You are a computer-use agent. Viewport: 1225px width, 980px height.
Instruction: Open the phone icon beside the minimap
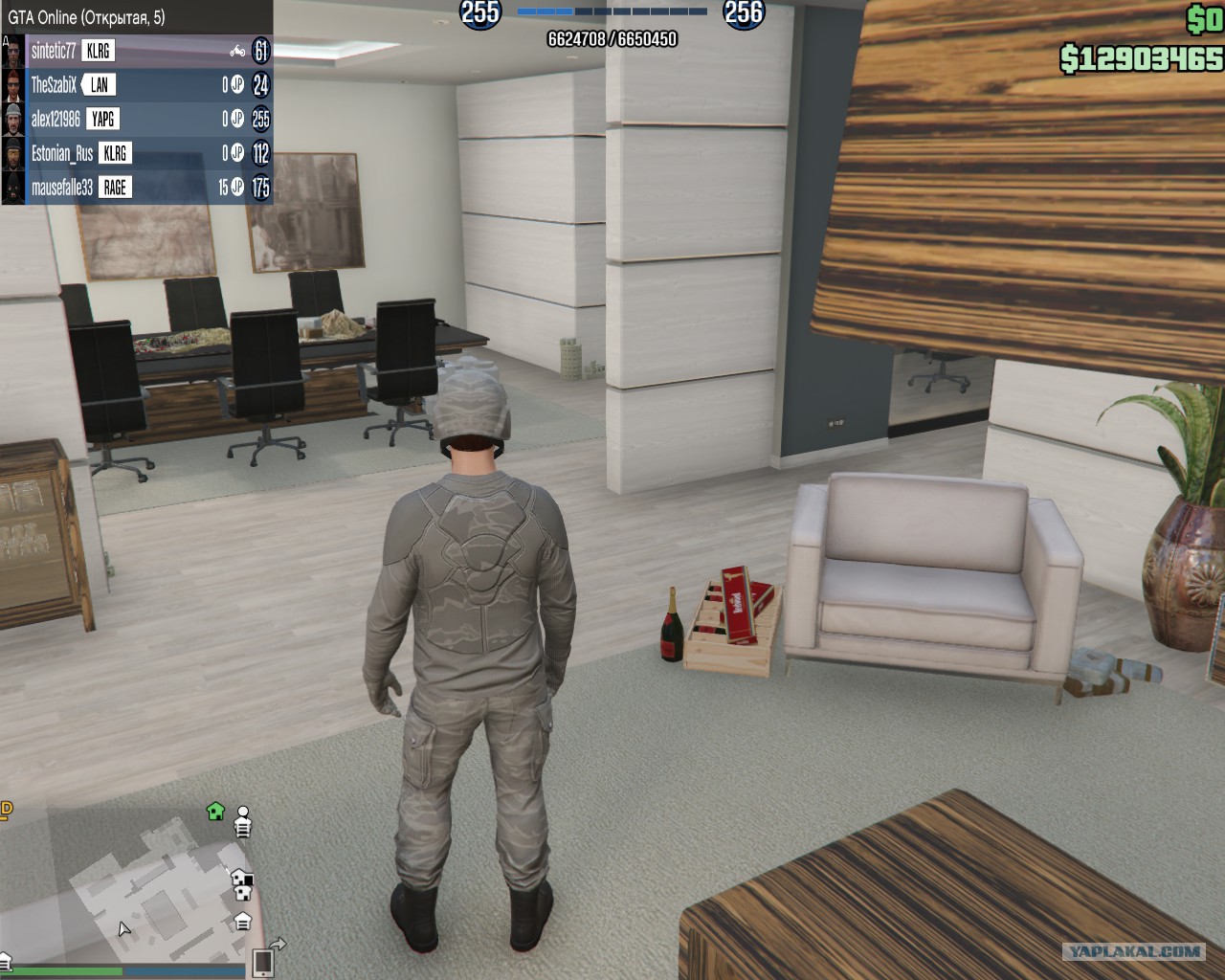pyautogui.click(x=262, y=962)
